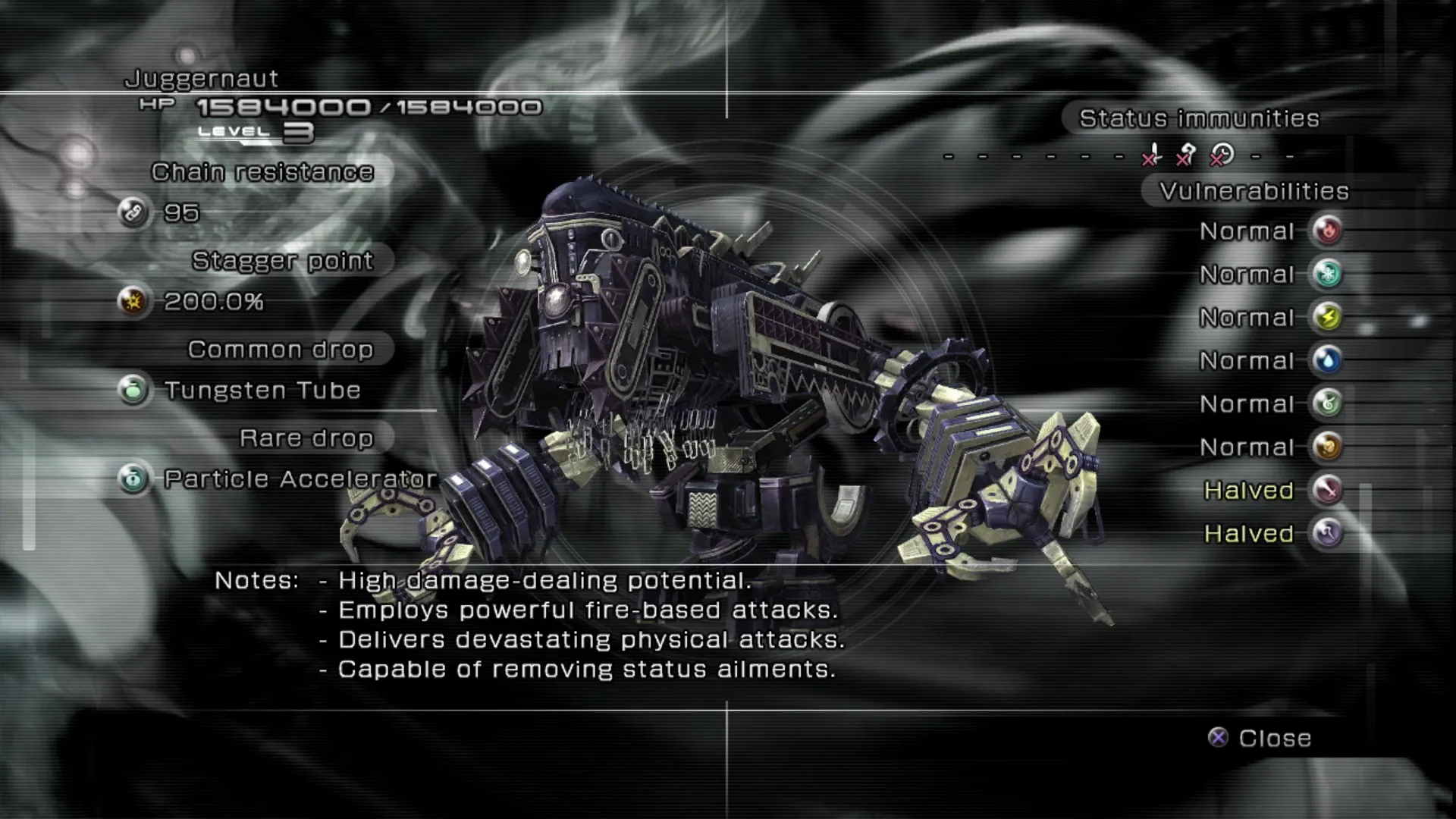The width and height of the screenshot is (1456, 819).
Task: Click the chain resistance link icon
Action: pos(133,213)
